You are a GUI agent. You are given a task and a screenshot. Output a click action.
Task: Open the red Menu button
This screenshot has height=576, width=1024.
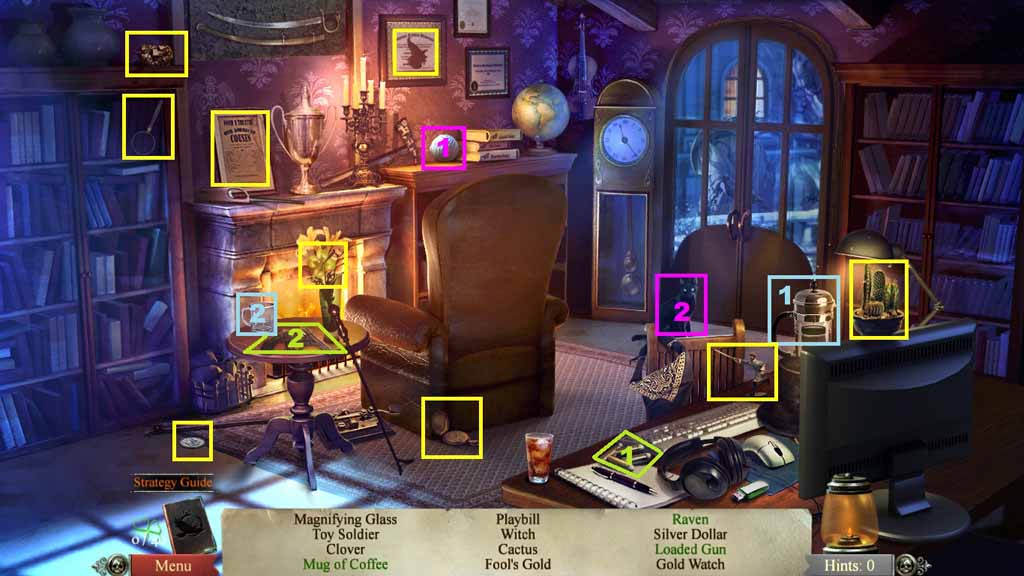click(x=170, y=565)
